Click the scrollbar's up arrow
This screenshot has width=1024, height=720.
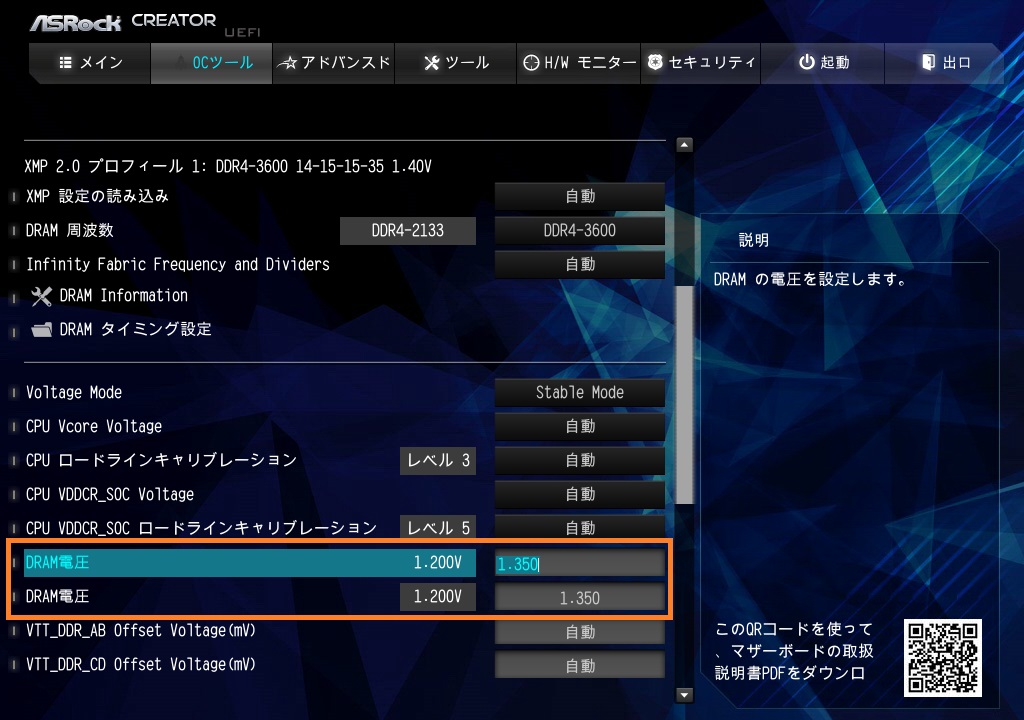[685, 145]
